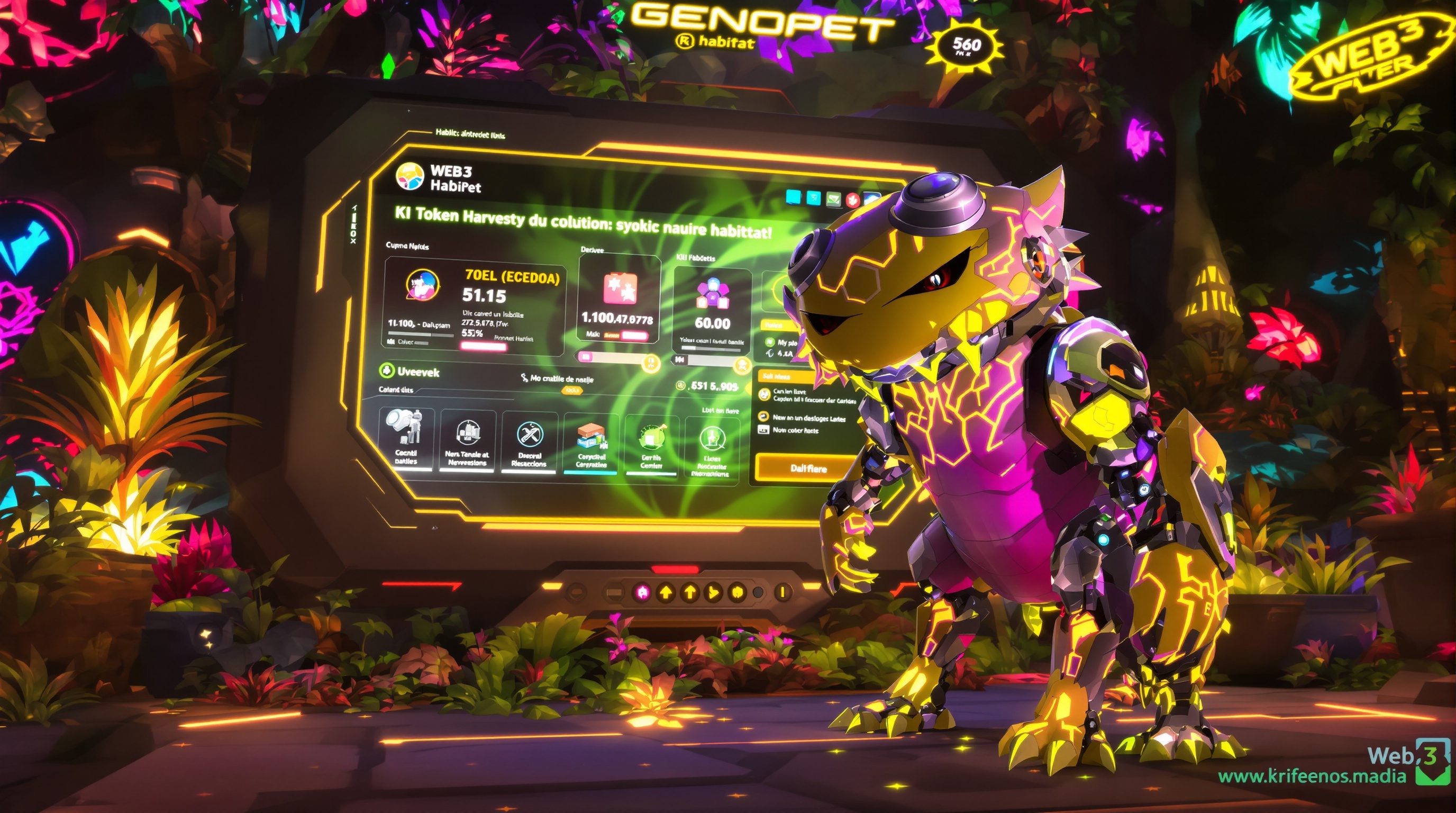Image resolution: width=1456 pixels, height=813 pixels.
Task: Click the yellow play-arrow console button
Action: pyautogui.click(x=713, y=592)
